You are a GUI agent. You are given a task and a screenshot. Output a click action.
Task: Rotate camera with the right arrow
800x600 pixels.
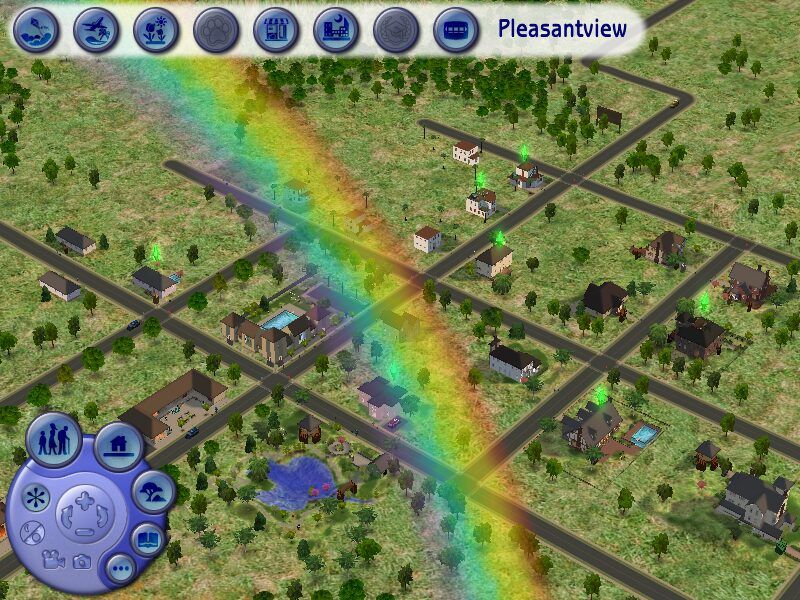point(101,517)
